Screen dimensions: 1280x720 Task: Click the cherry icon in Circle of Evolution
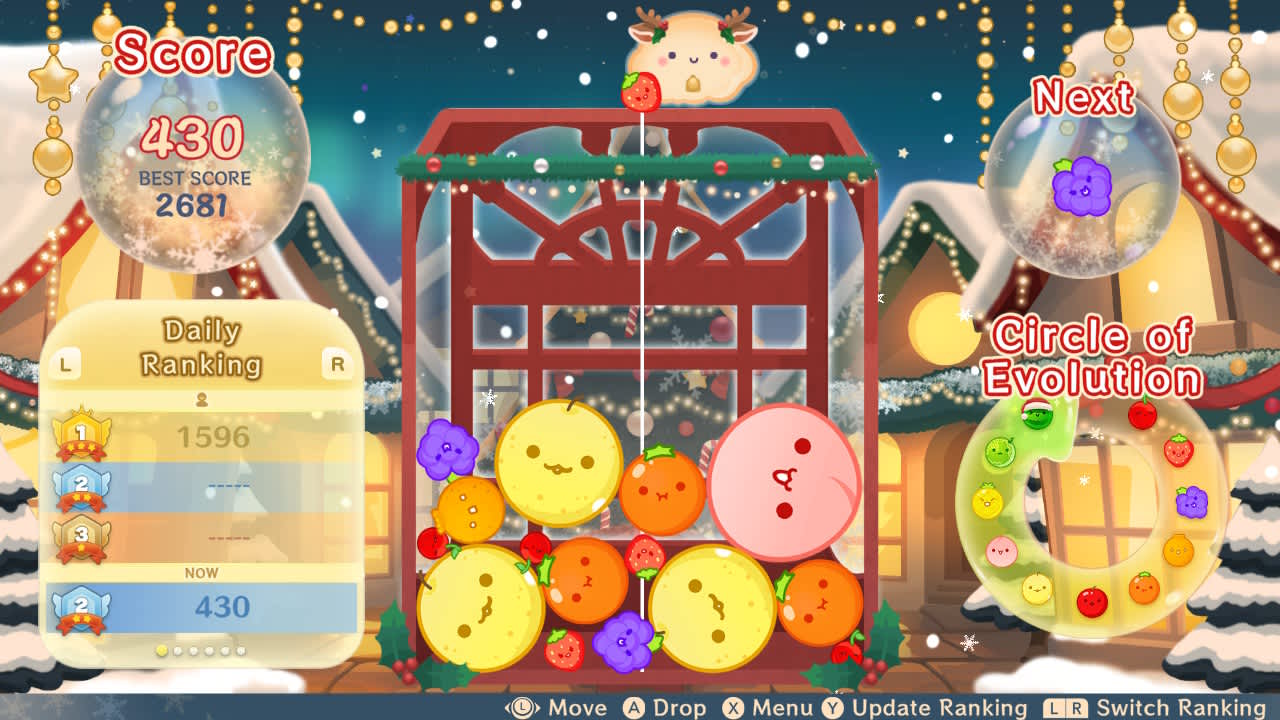[x=1141, y=416]
